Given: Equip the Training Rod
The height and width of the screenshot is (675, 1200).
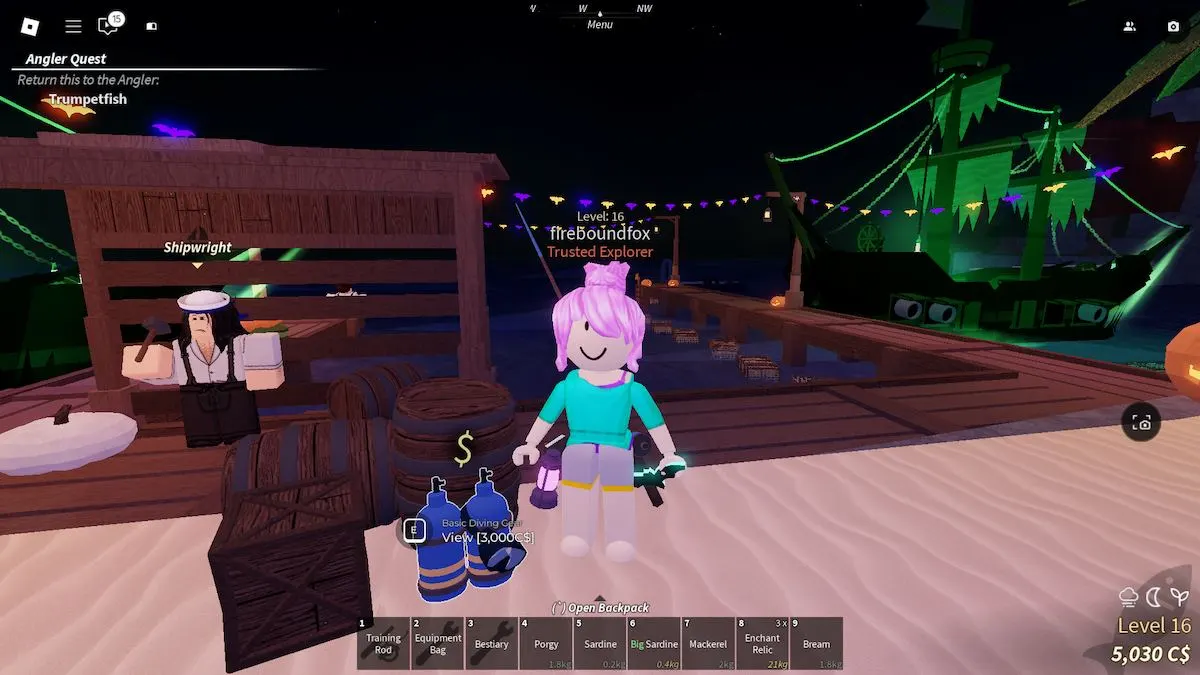Looking at the screenshot, I should pyautogui.click(x=383, y=643).
